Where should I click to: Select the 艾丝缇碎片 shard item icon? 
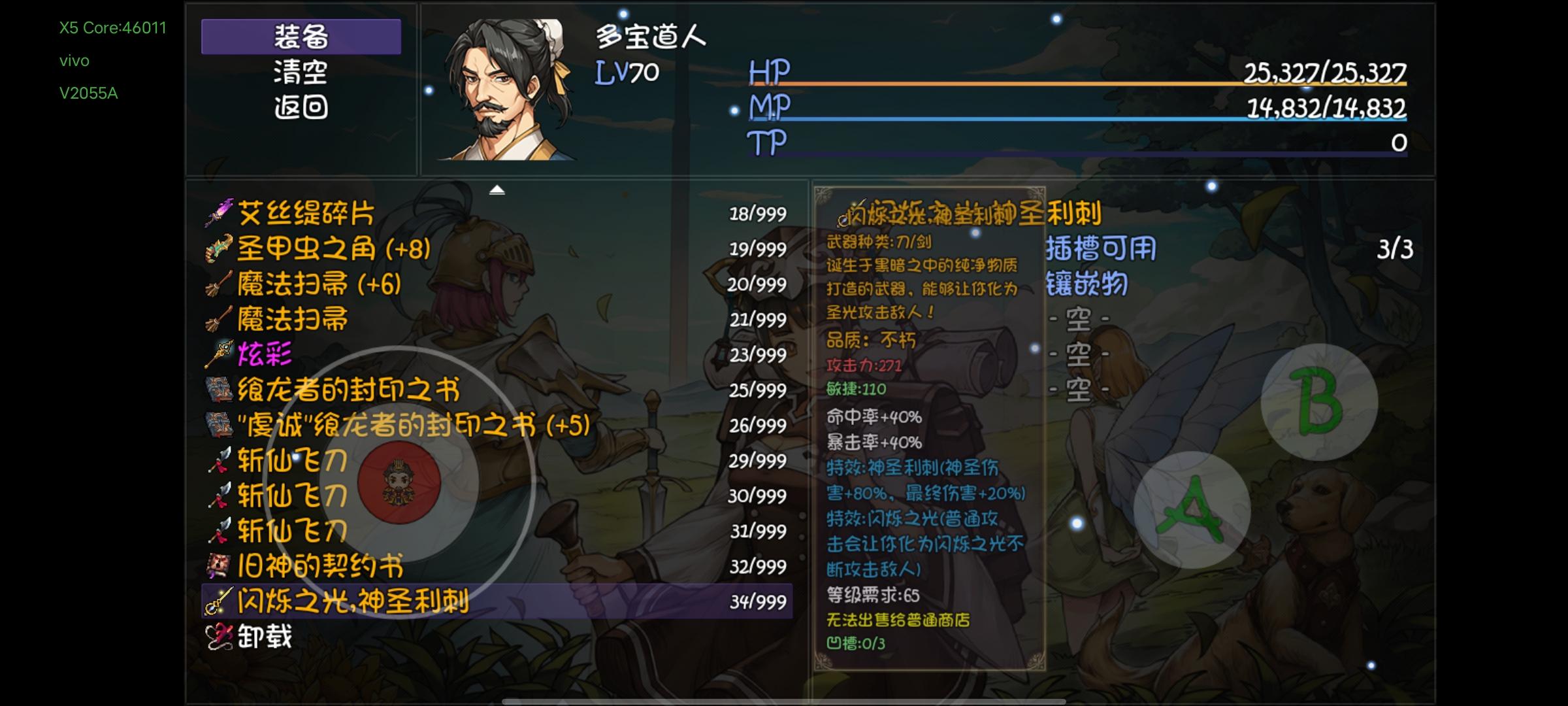pyautogui.click(x=220, y=213)
